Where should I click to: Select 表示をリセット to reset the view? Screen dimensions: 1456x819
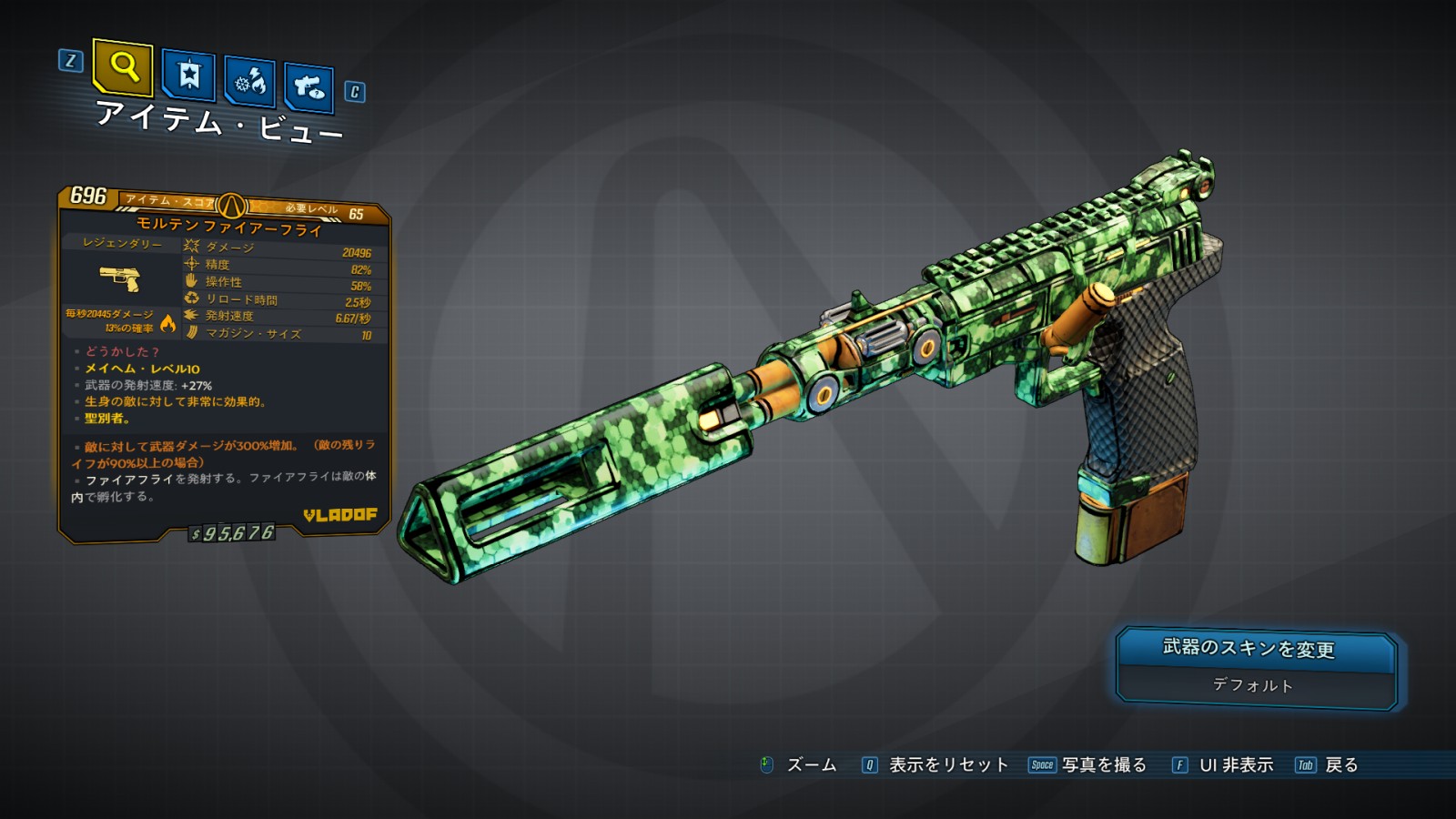point(935,765)
